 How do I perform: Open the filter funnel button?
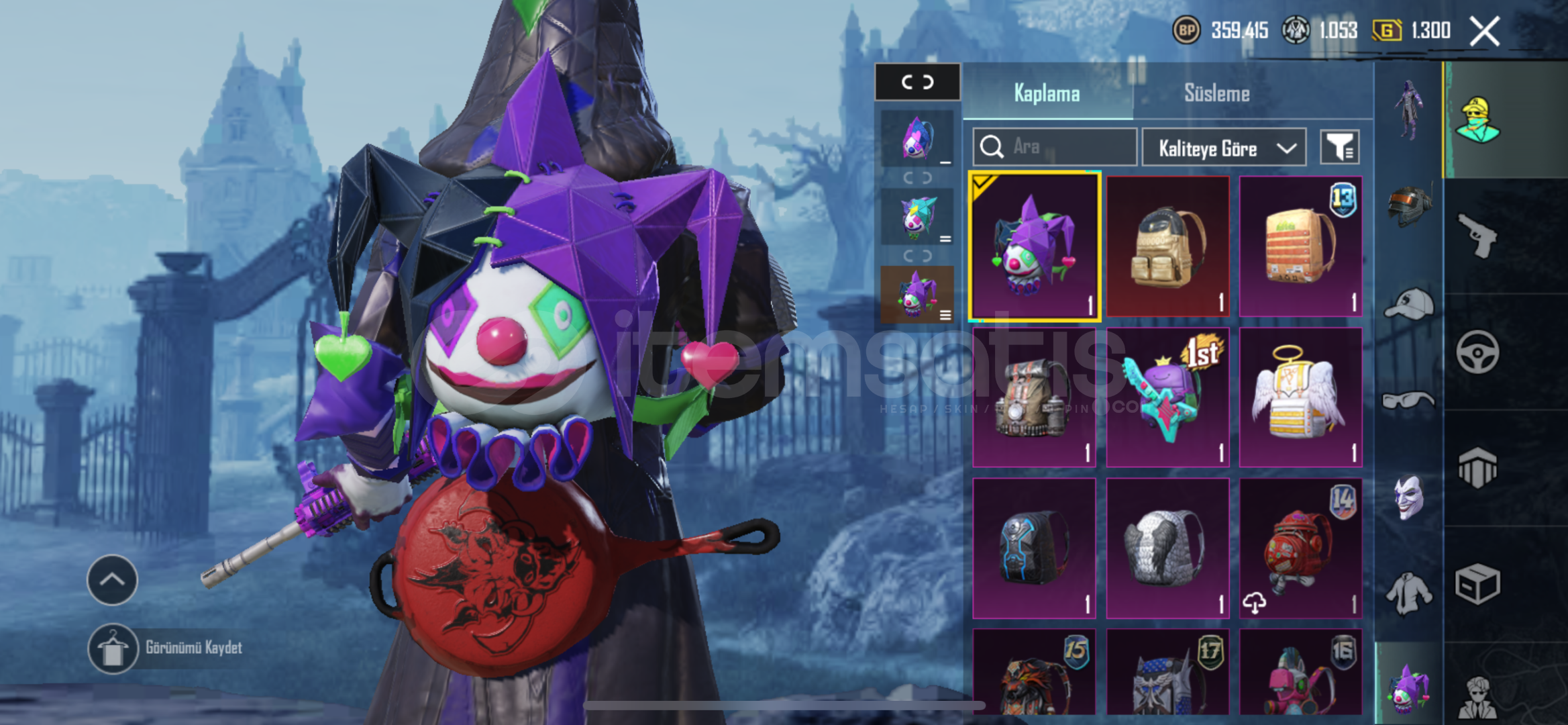pos(1339,147)
